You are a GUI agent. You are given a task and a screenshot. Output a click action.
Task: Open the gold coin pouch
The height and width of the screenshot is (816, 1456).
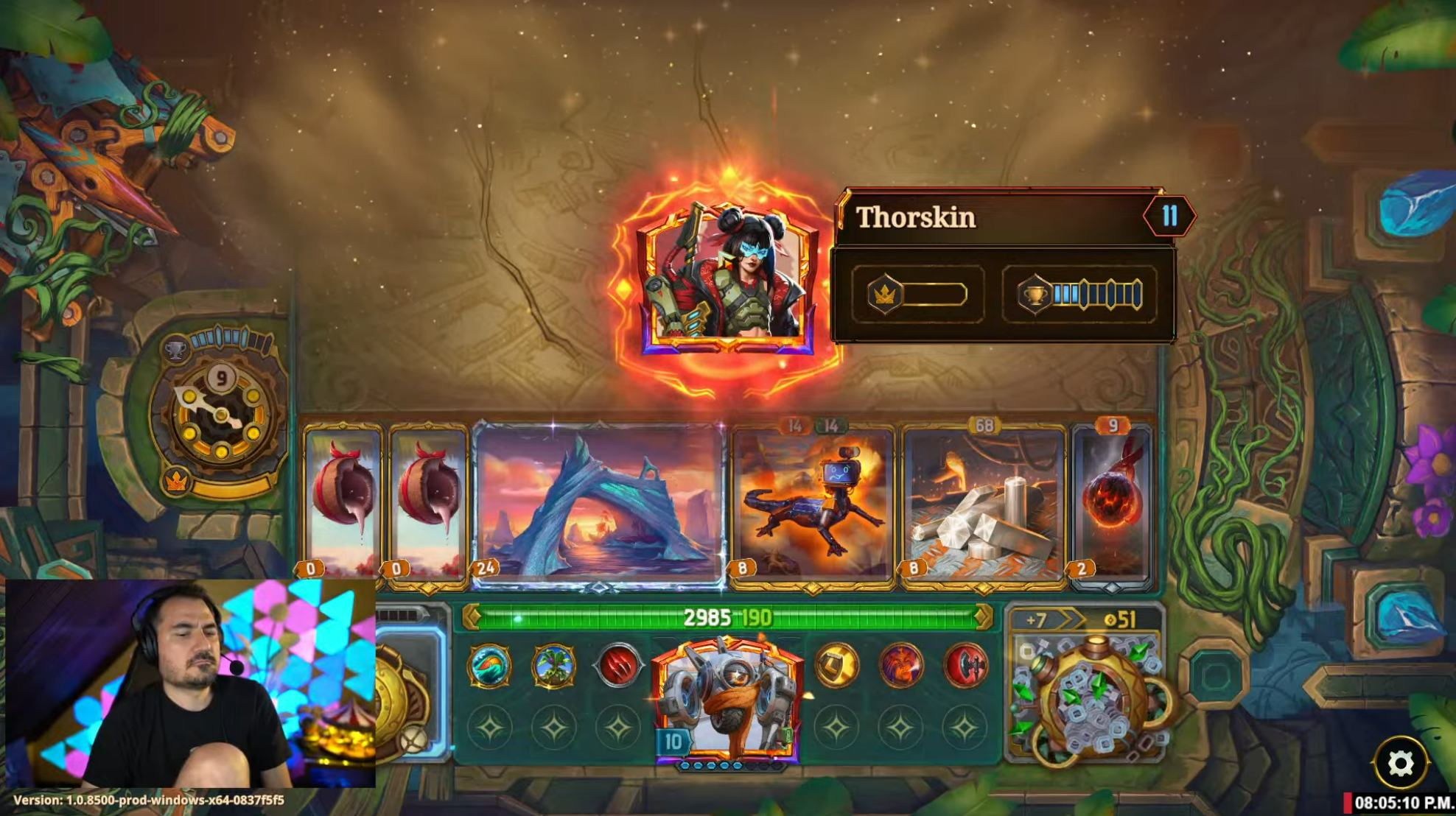1088,696
